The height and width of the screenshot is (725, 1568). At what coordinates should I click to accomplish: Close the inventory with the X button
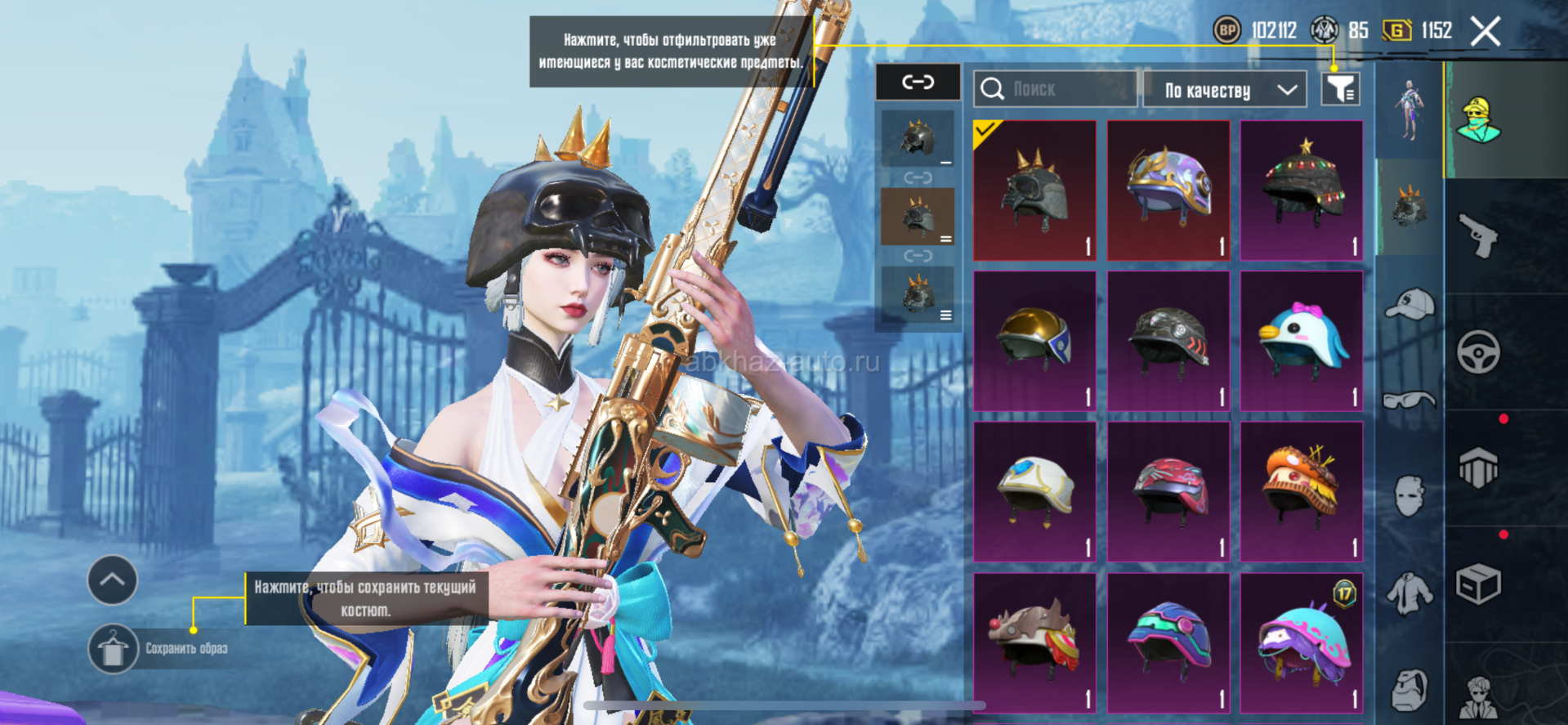1485,32
